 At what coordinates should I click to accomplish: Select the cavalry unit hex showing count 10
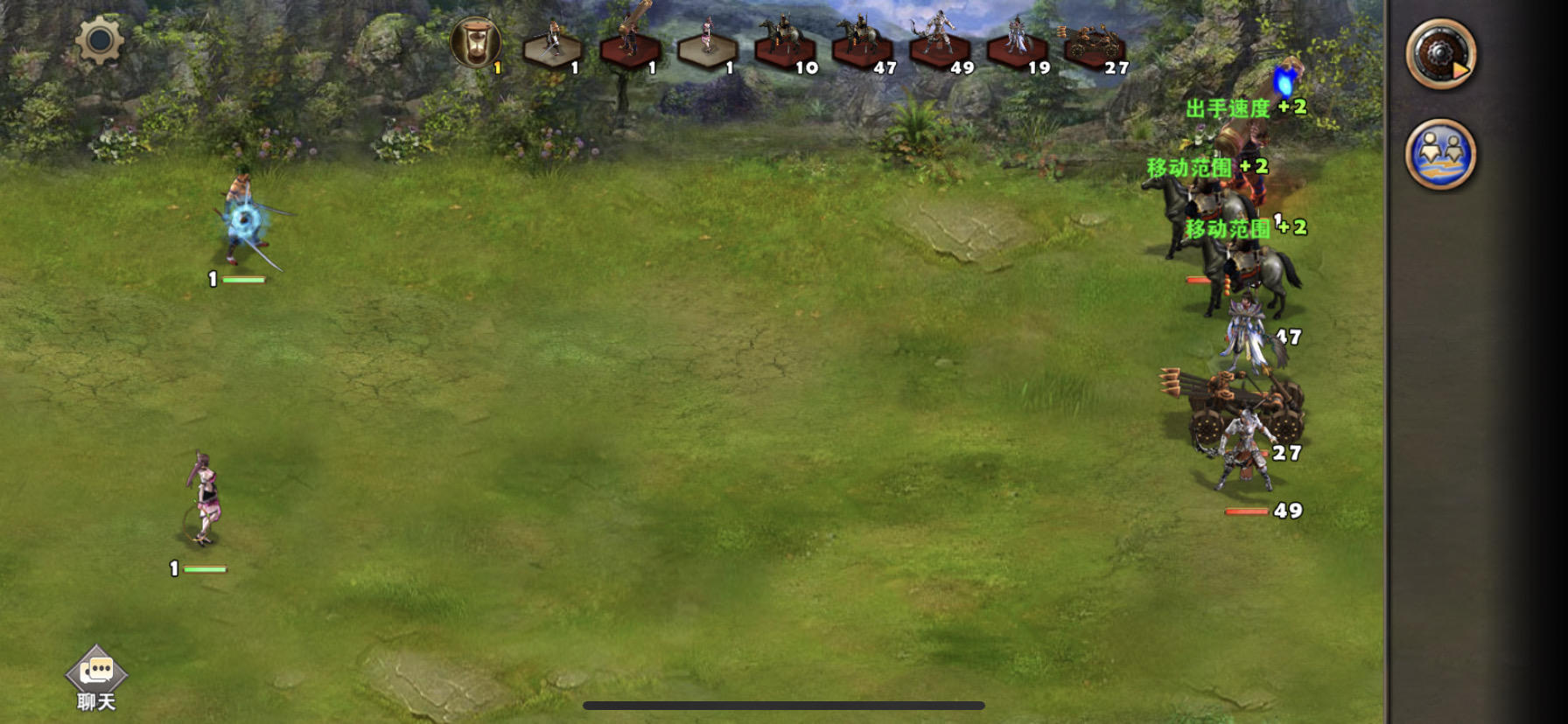pos(786,48)
